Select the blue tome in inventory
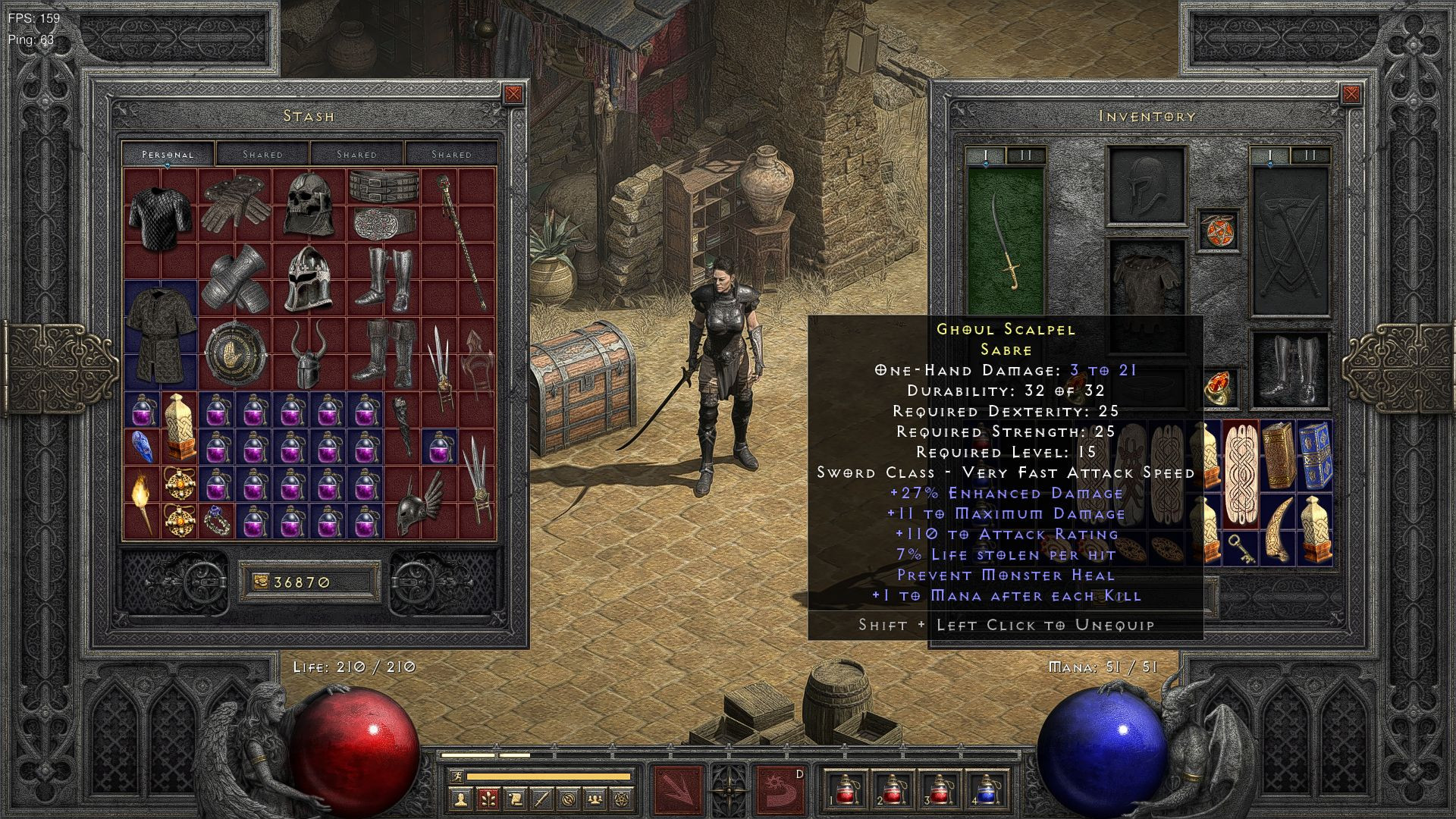 [1314, 456]
